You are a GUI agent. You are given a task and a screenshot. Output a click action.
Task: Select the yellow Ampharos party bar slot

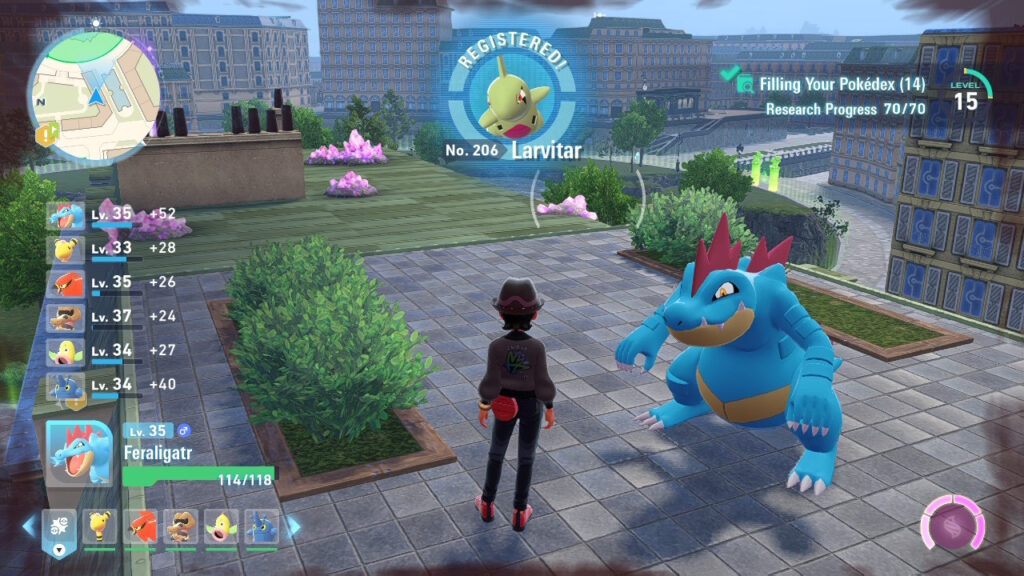100,527
